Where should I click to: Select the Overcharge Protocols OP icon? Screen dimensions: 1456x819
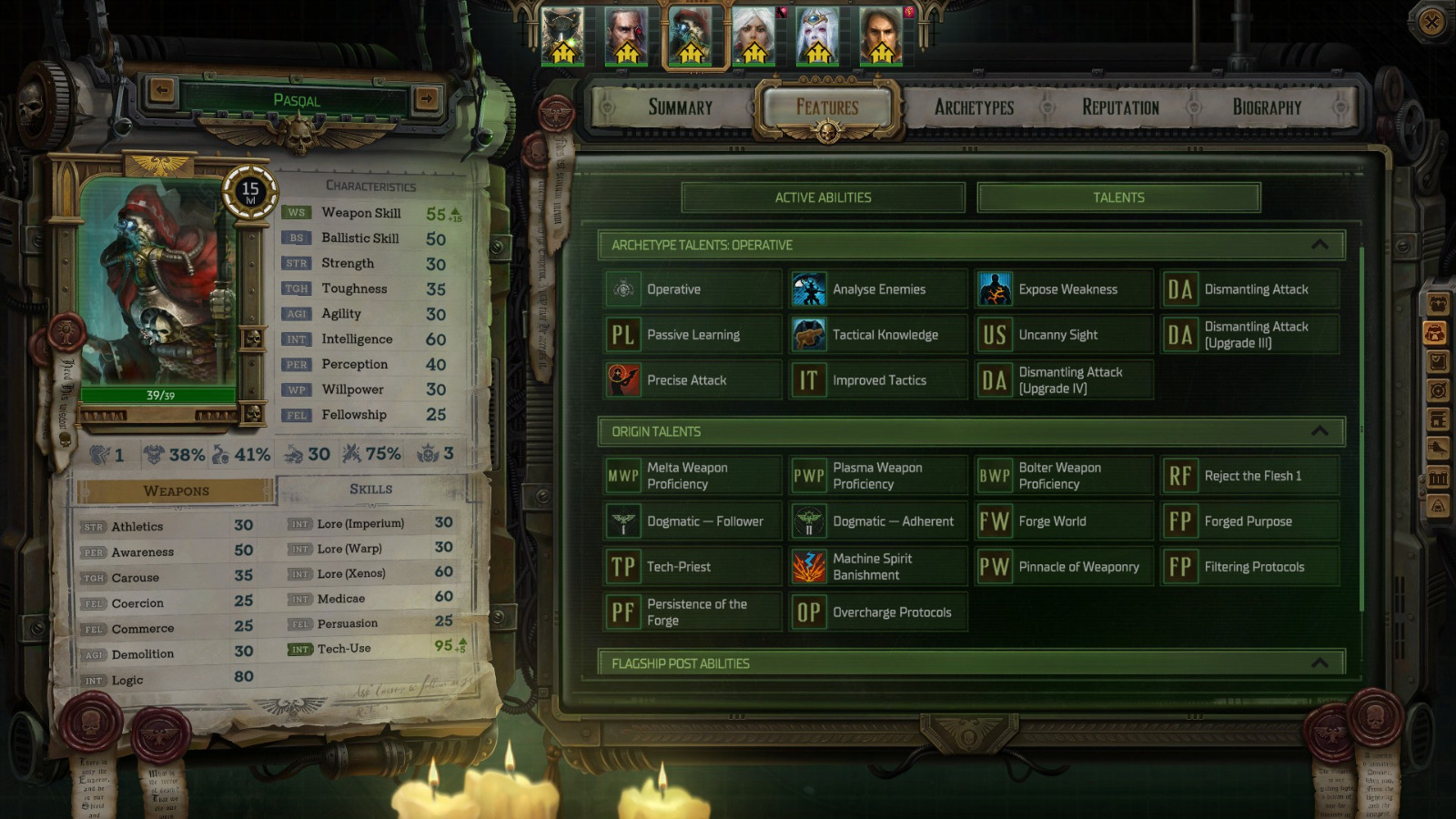point(808,612)
